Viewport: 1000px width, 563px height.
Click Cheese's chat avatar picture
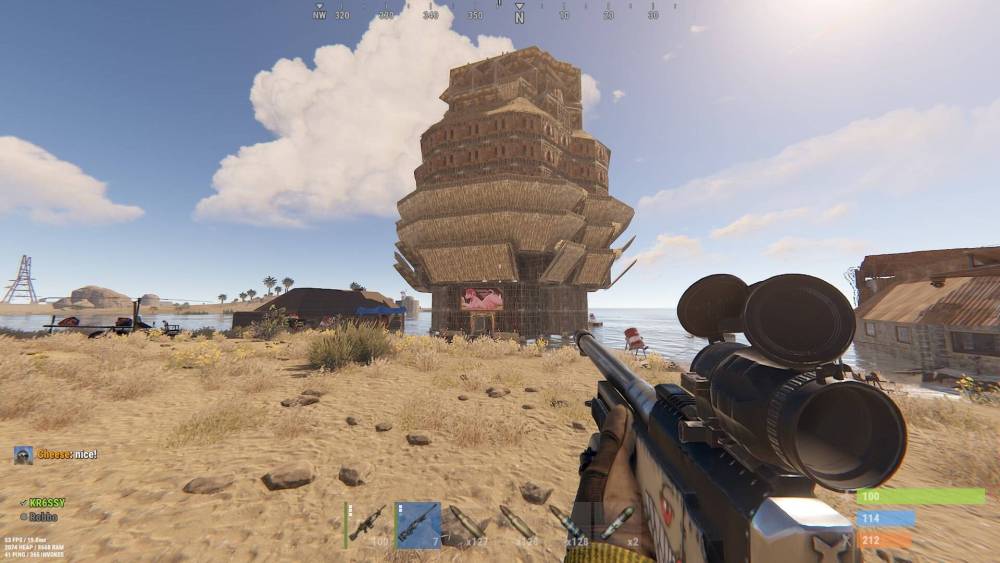pos(23,455)
